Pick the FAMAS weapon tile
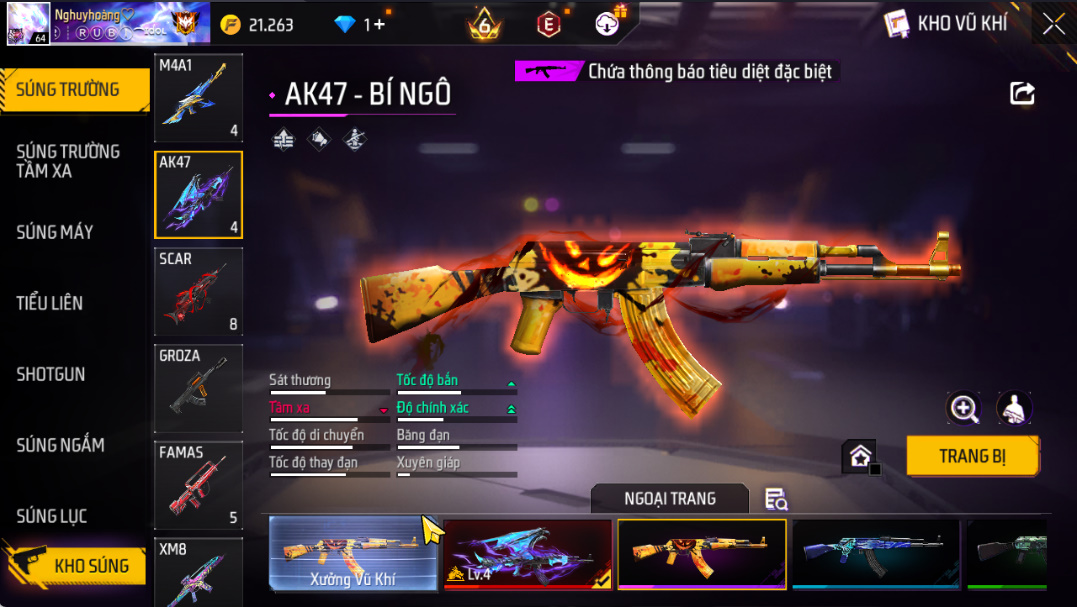Image resolution: width=1077 pixels, height=607 pixels. pos(198,485)
